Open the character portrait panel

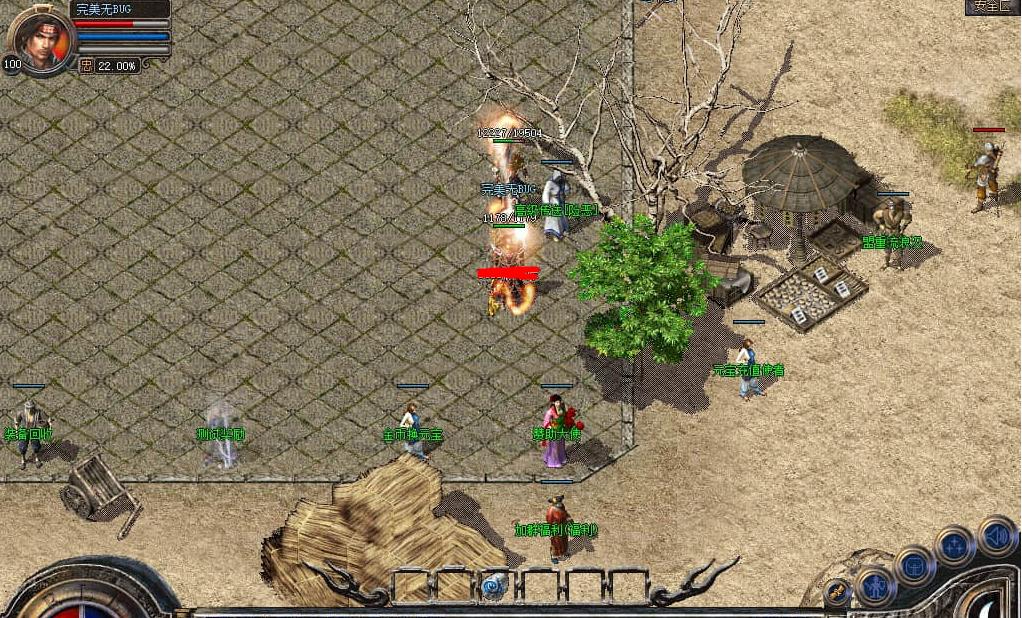(41, 39)
